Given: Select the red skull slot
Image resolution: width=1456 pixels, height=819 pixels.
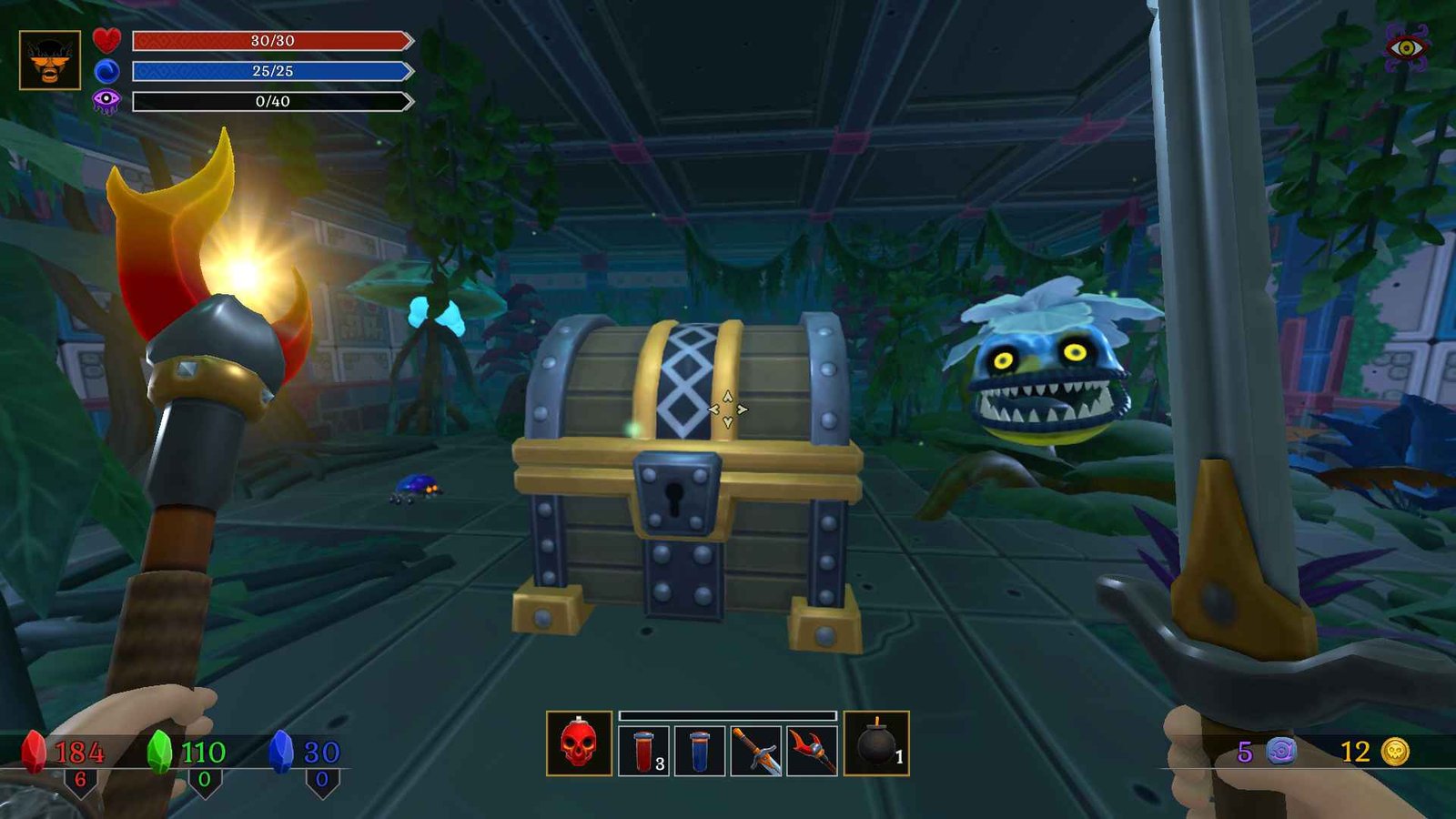Looking at the screenshot, I should click(x=579, y=743).
